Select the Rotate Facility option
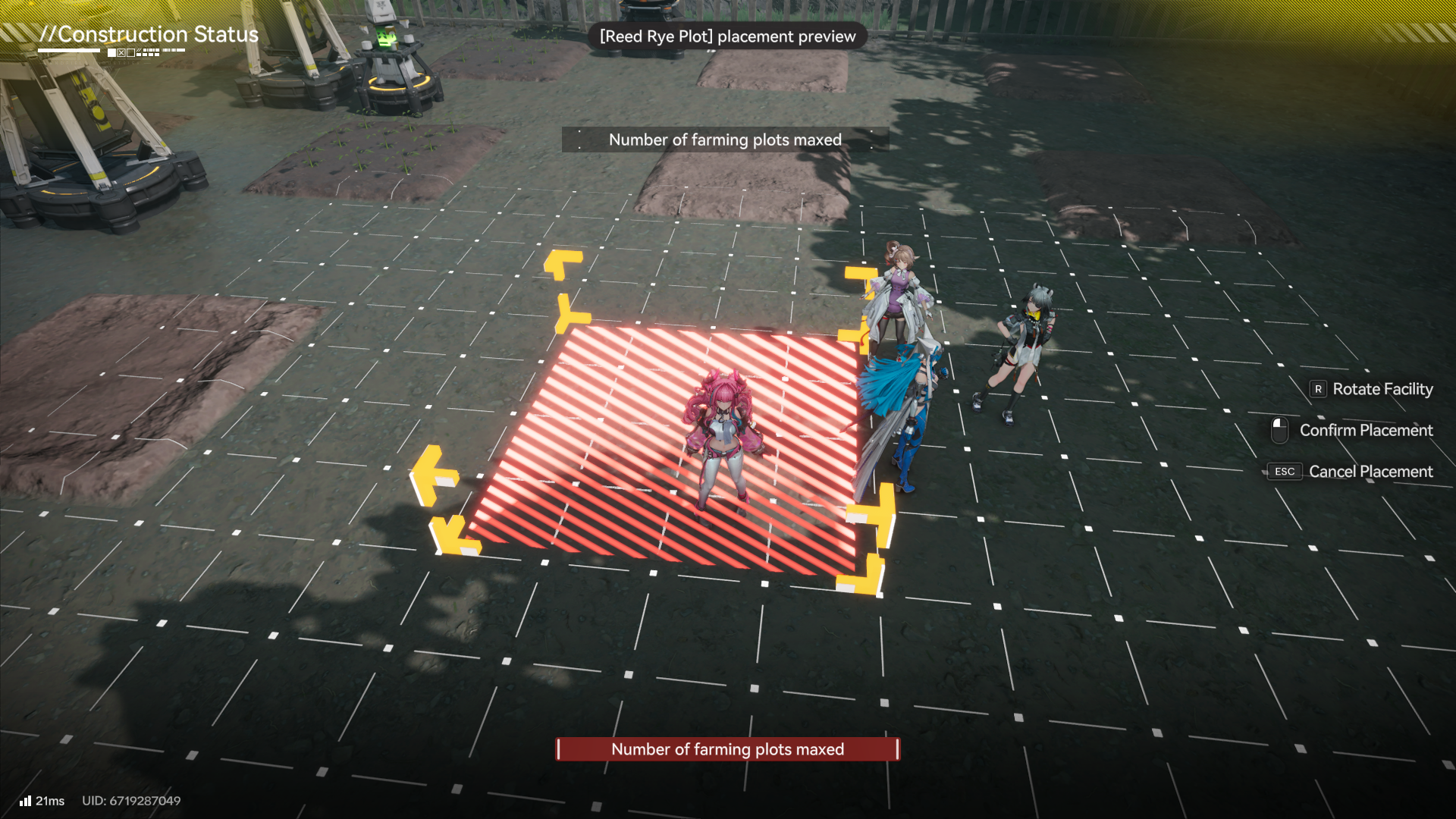This screenshot has width=1456, height=819. coord(1371,389)
